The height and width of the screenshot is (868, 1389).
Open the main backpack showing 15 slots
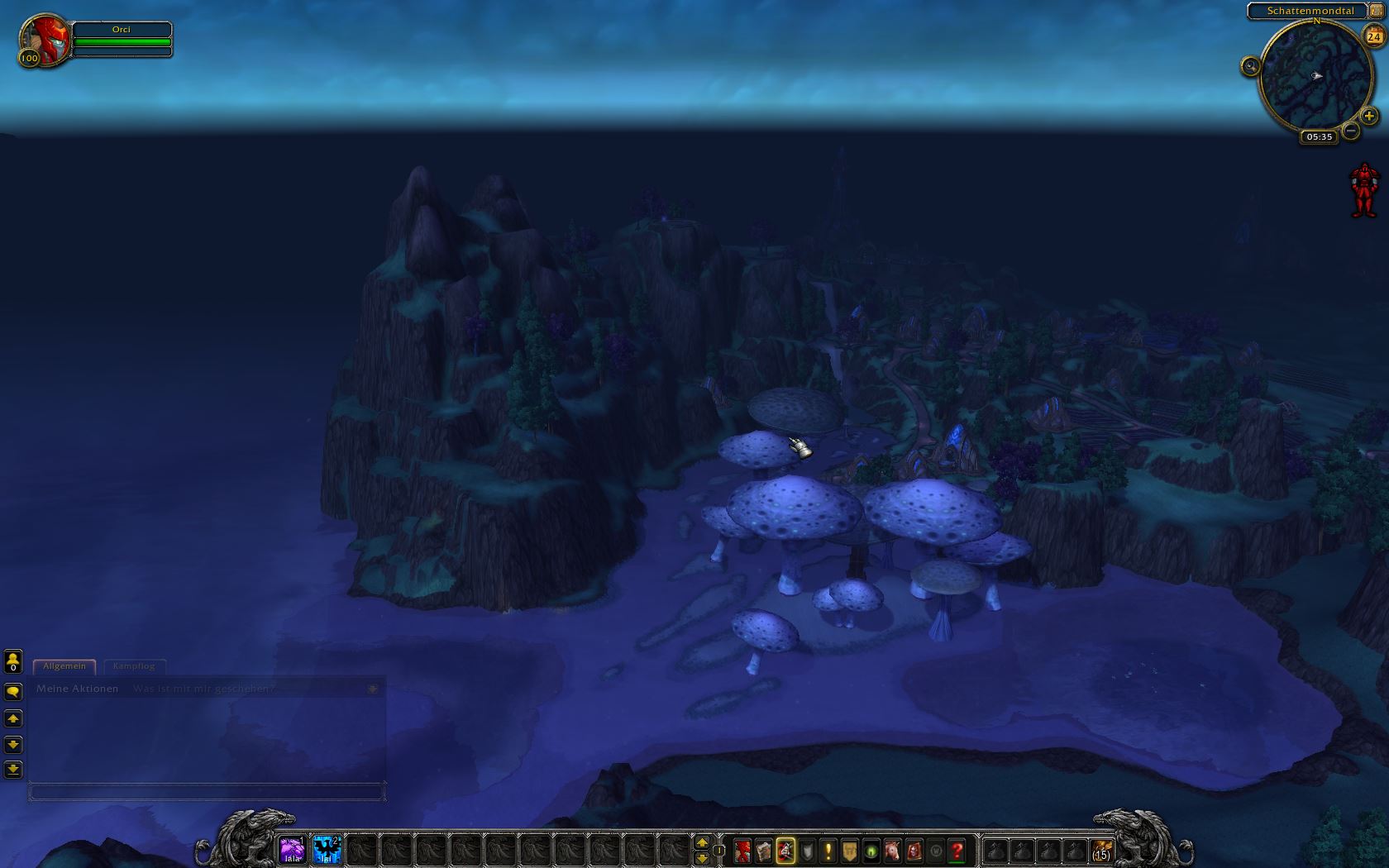1101,850
